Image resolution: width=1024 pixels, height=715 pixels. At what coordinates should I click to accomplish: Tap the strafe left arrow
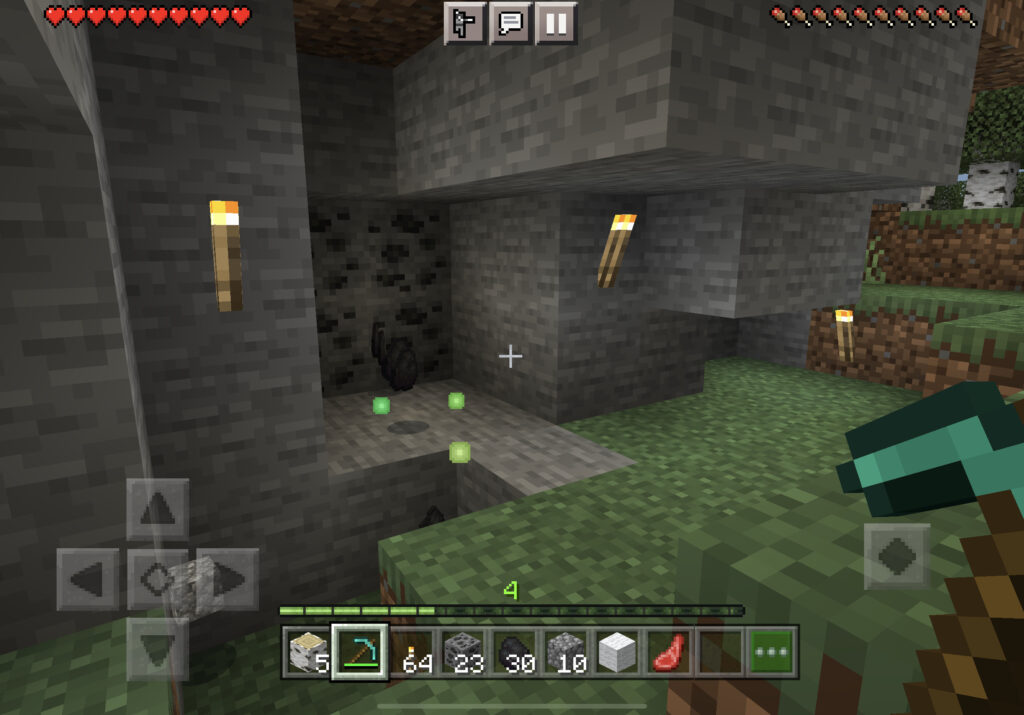point(88,579)
